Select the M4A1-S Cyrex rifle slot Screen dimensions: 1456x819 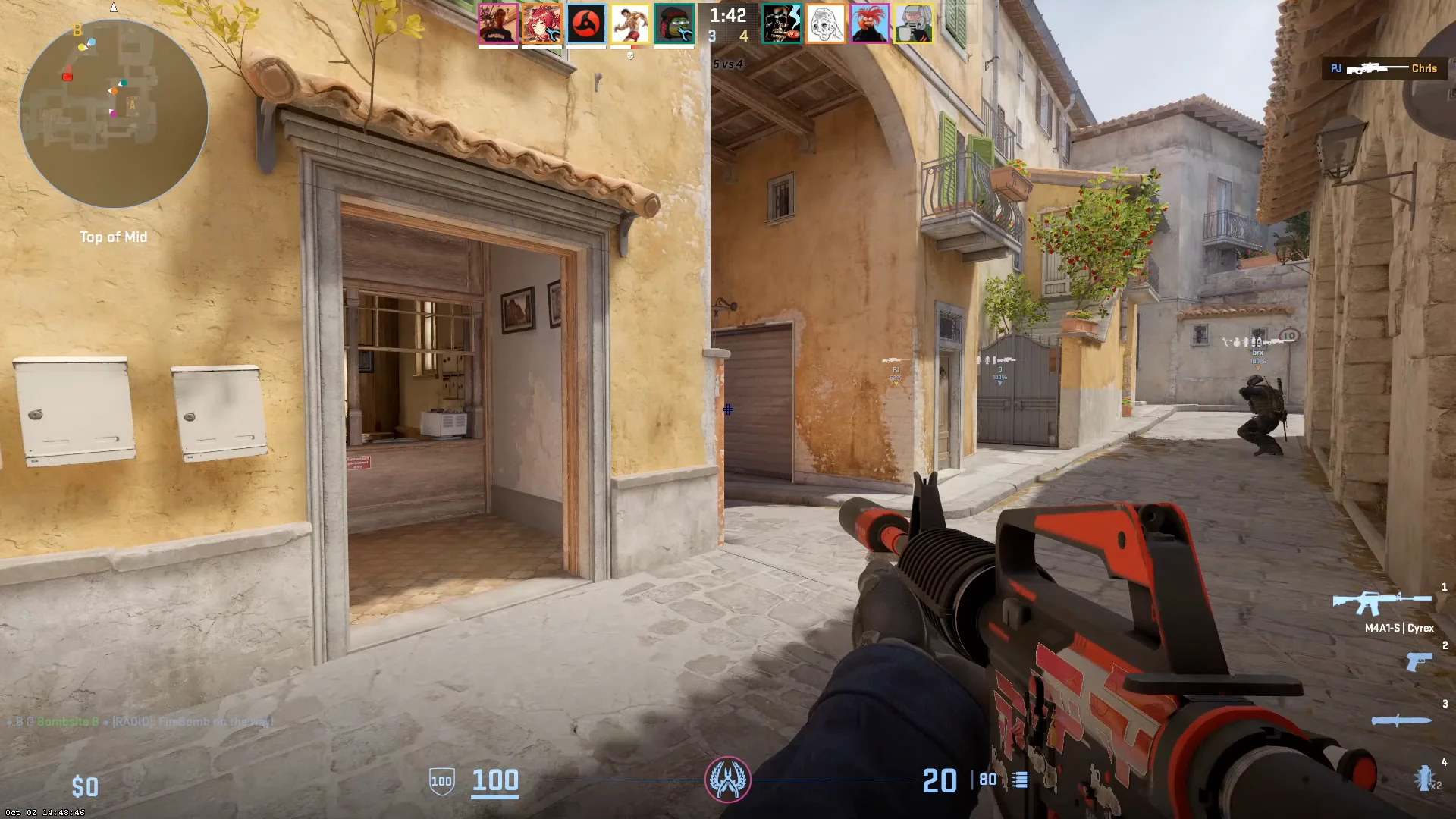1383,604
